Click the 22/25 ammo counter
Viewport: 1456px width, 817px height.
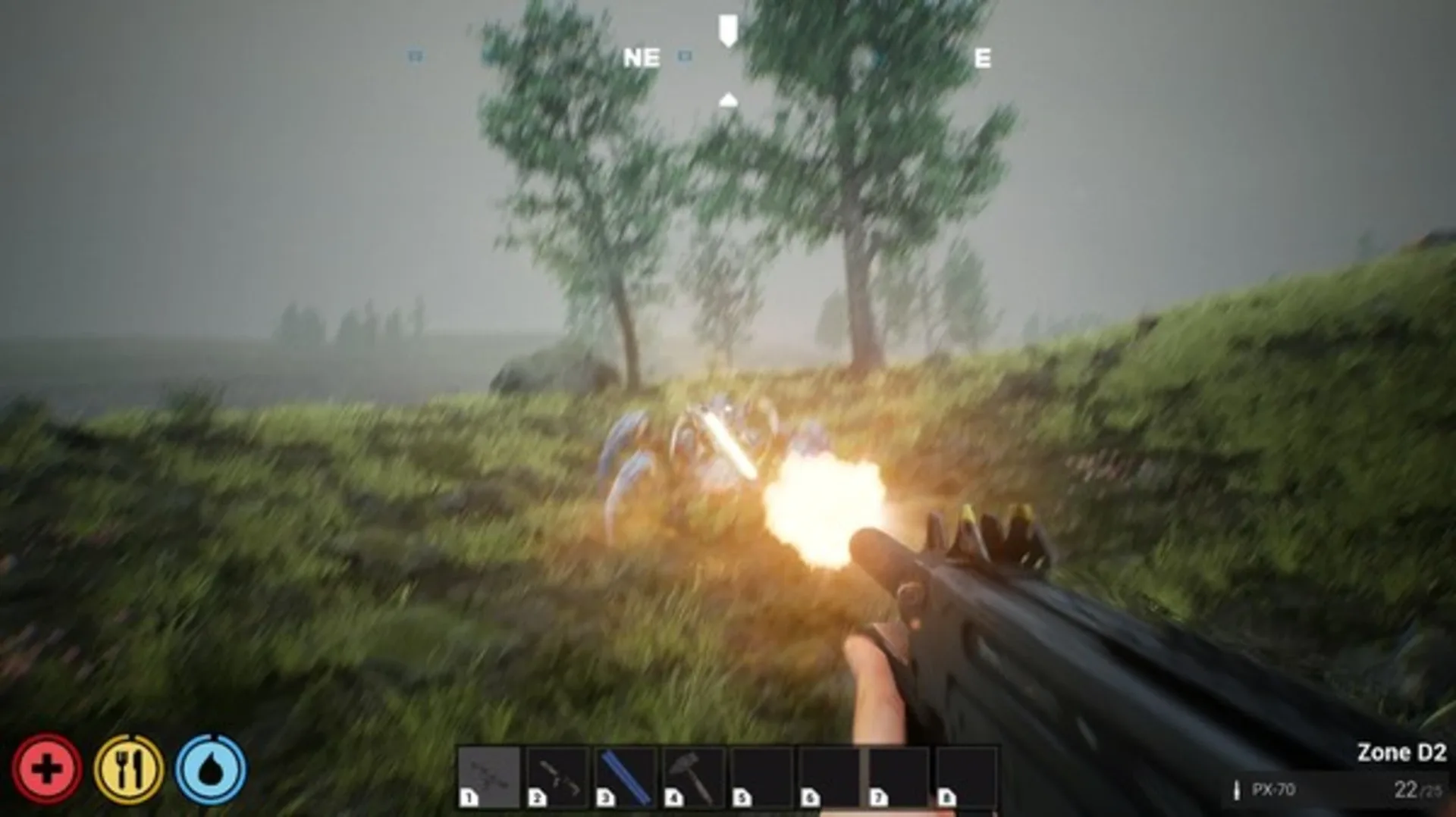[1420, 791]
